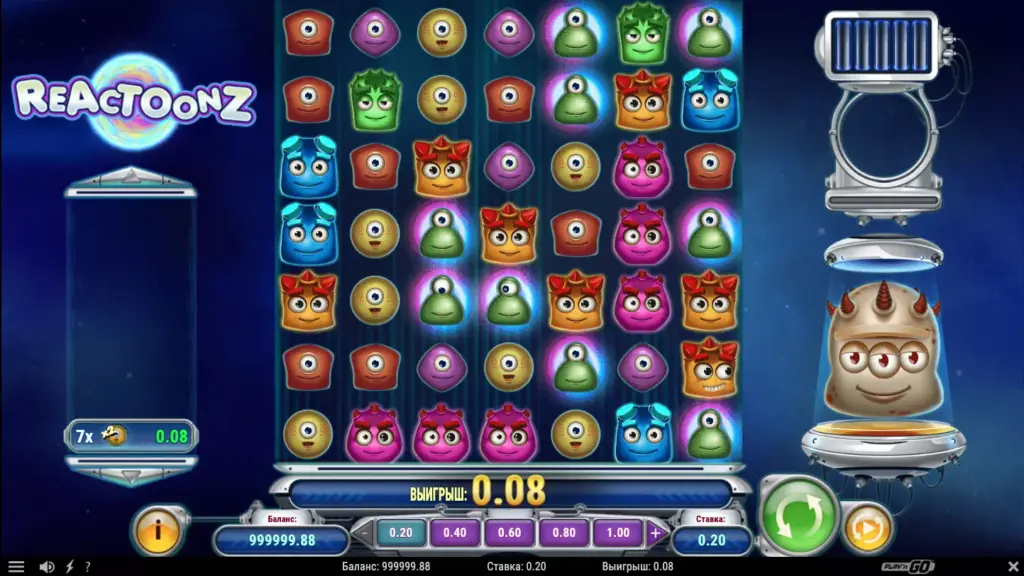1024x576 pixels.
Task: Select the 0.20 bet value
Action: [x=400, y=533]
